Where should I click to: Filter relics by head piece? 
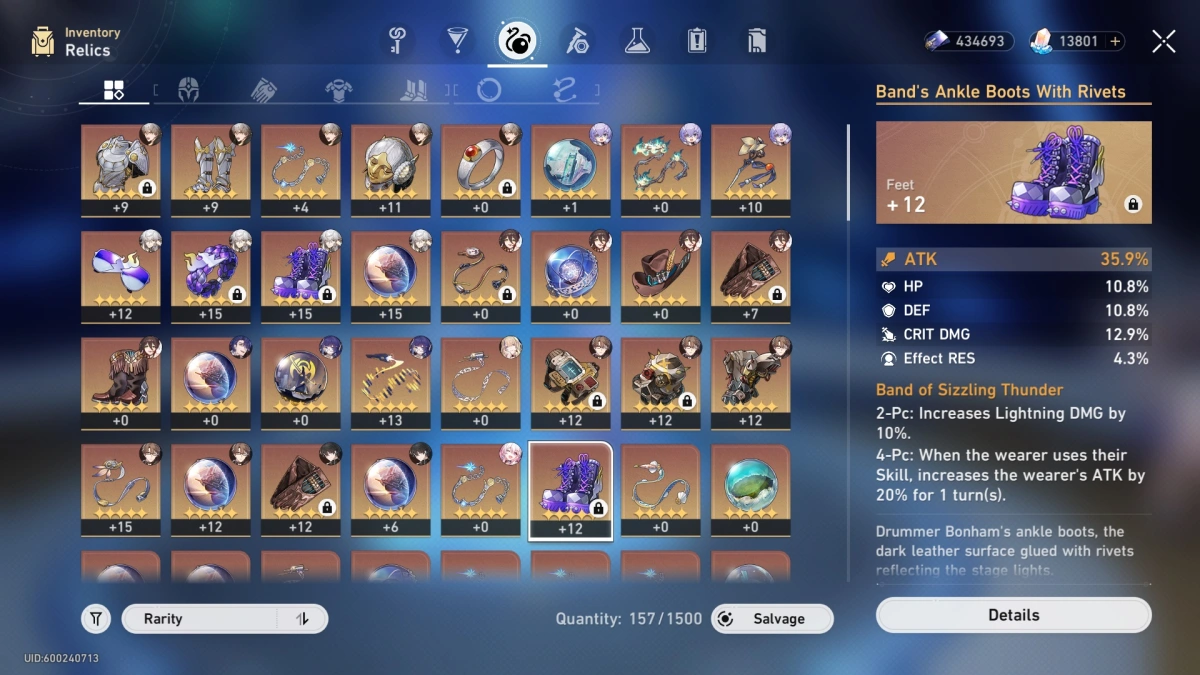[188, 91]
